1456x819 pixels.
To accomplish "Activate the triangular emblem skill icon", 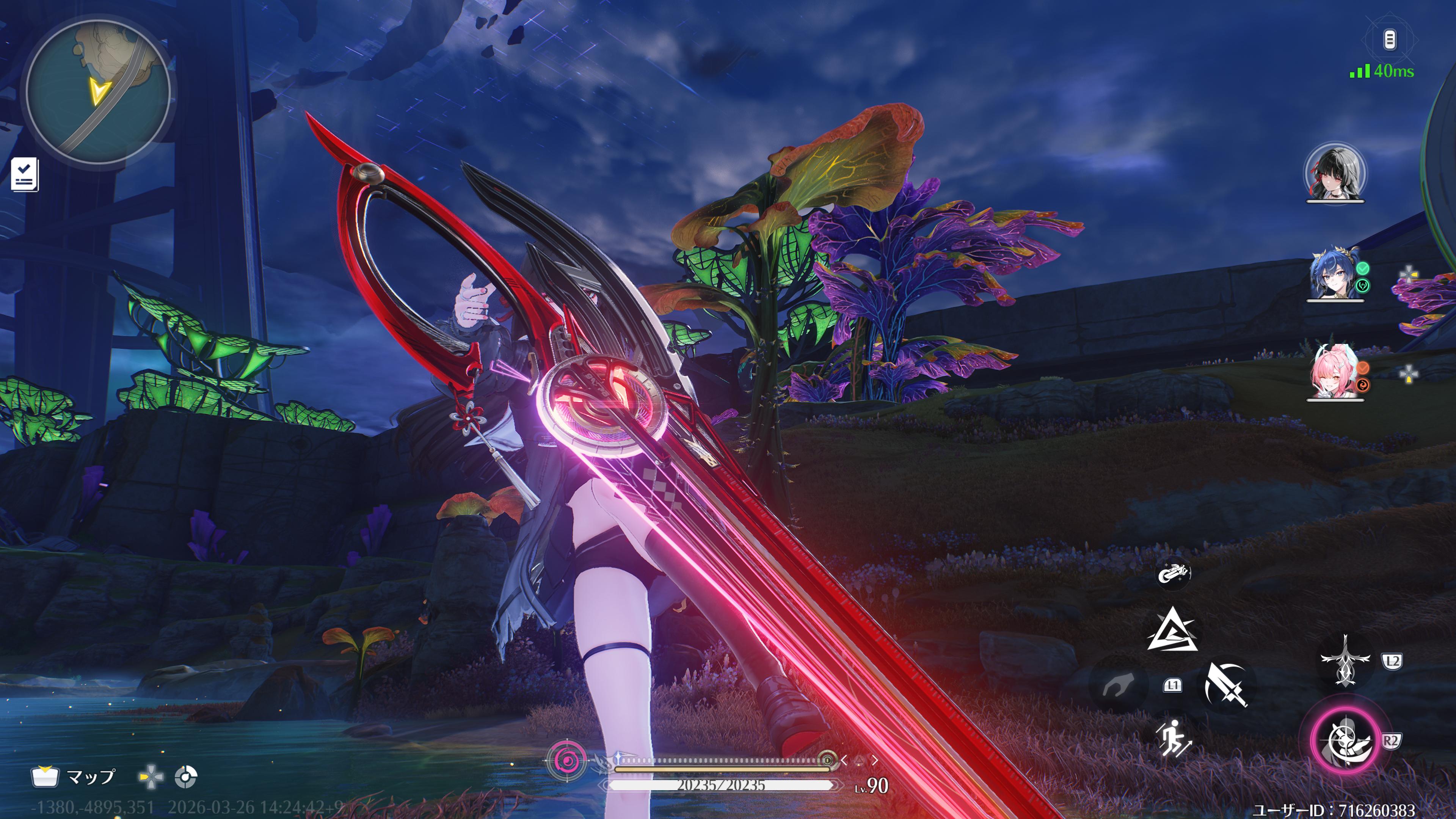I will (1172, 630).
